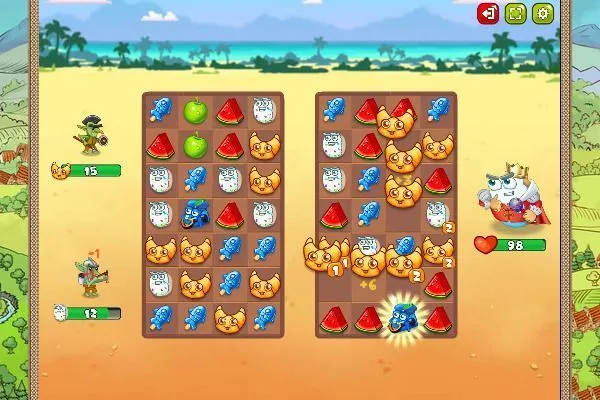Screen dimensions: 600x400
Task: Choose the glowing blue tile on the right board
Action: click(402, 318)
